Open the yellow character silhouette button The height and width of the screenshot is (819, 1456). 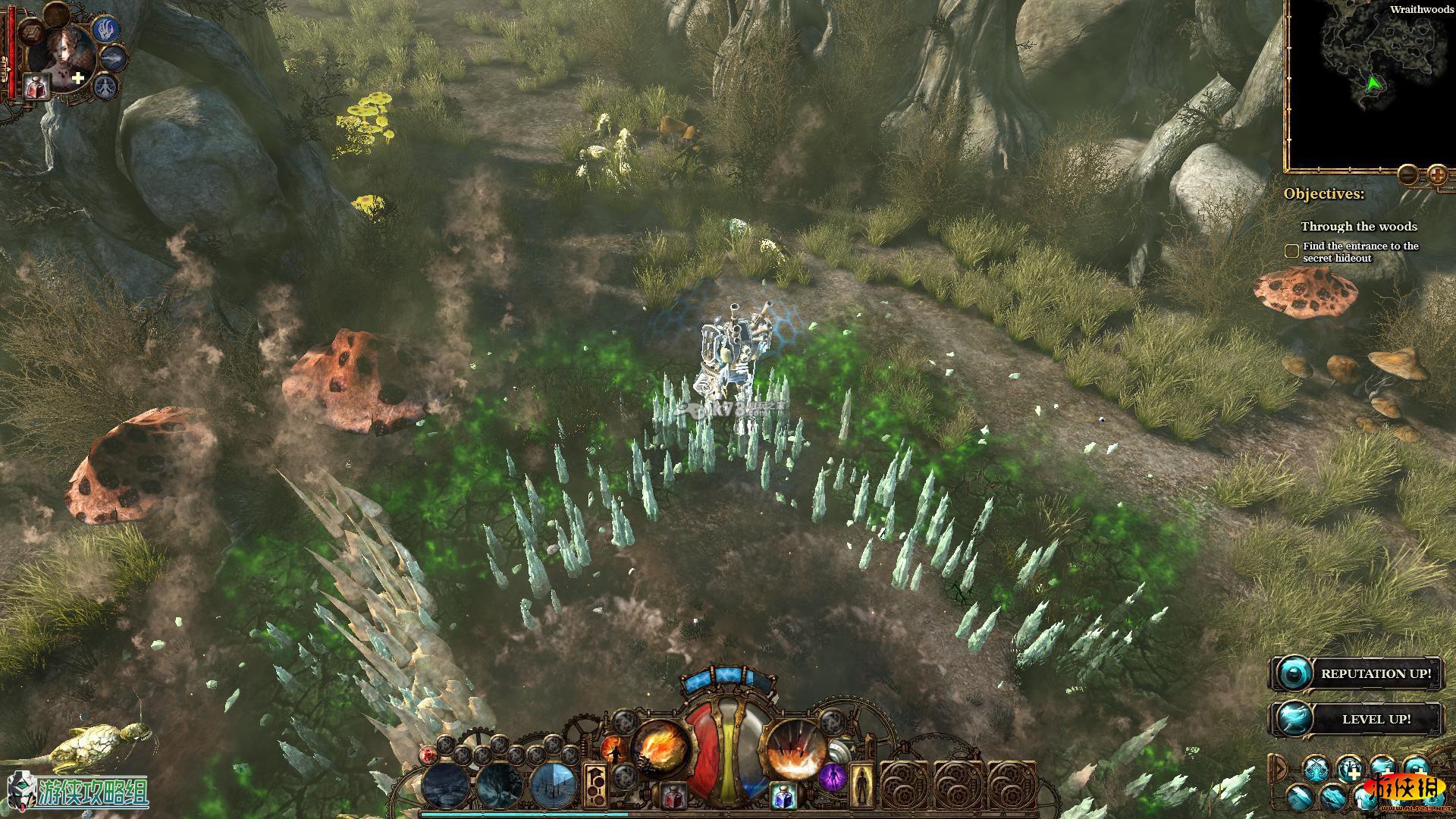tap(861, 786)
